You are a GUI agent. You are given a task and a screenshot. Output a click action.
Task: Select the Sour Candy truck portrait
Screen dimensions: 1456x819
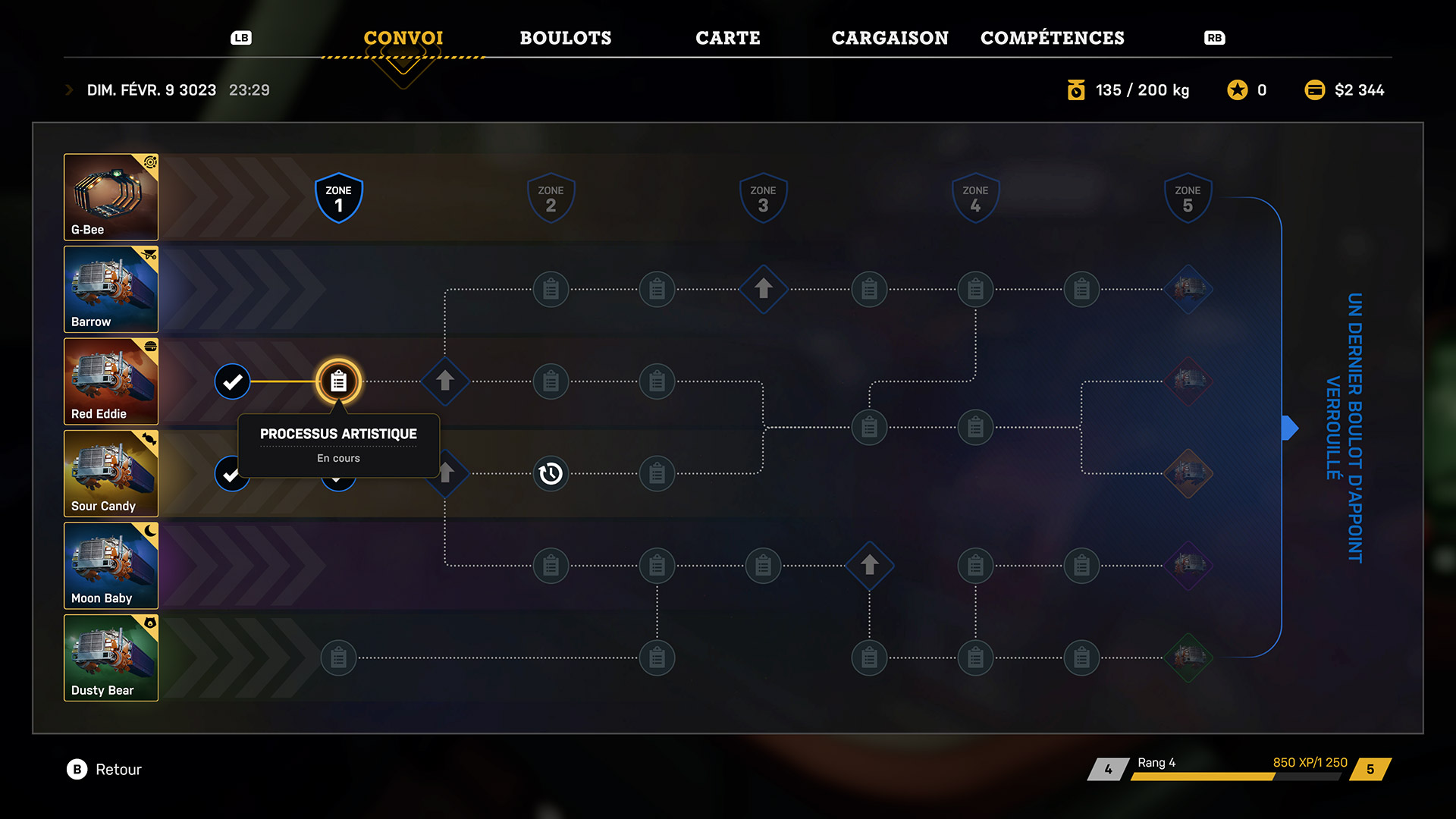(x=111, y=474)
